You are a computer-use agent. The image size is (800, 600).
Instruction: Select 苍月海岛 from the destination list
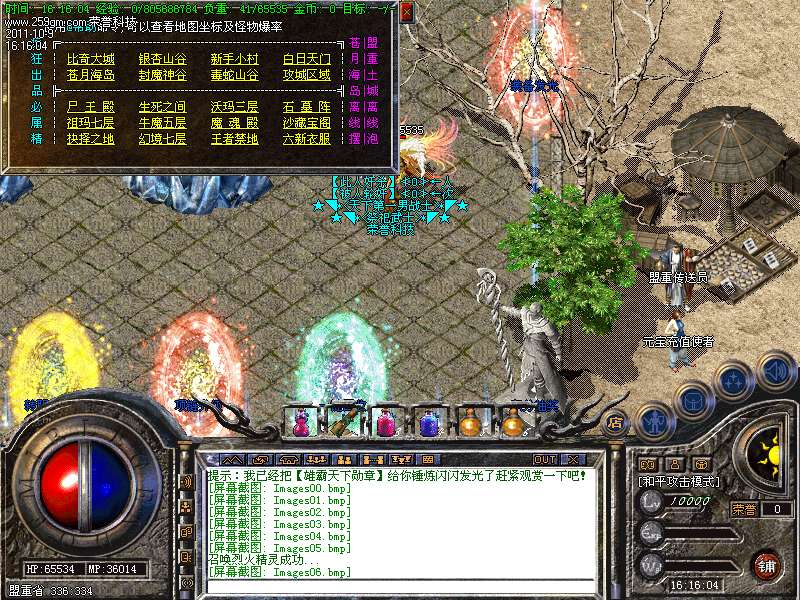[90, 75]
